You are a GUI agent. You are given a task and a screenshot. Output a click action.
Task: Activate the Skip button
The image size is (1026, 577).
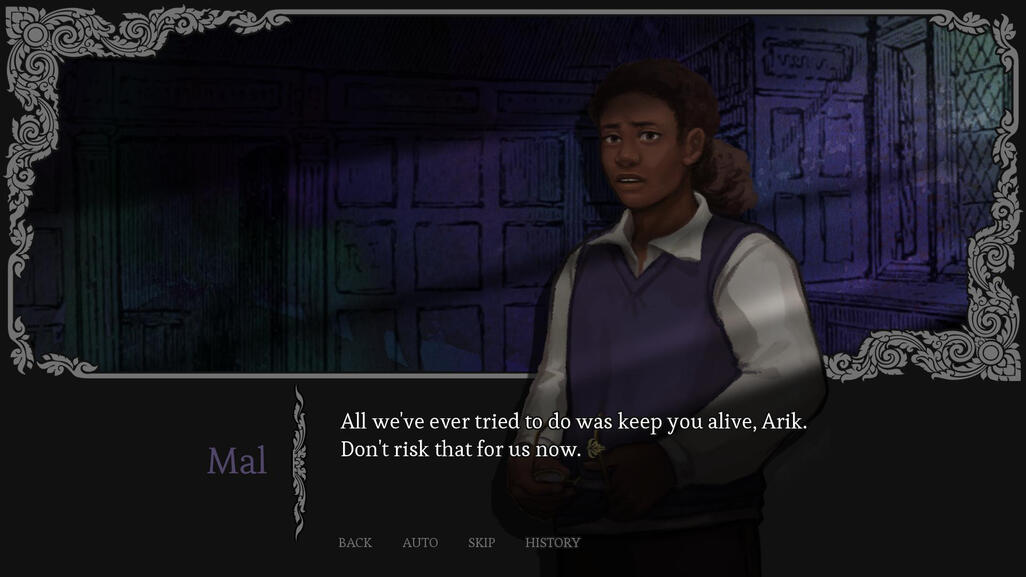coord(481,543)
